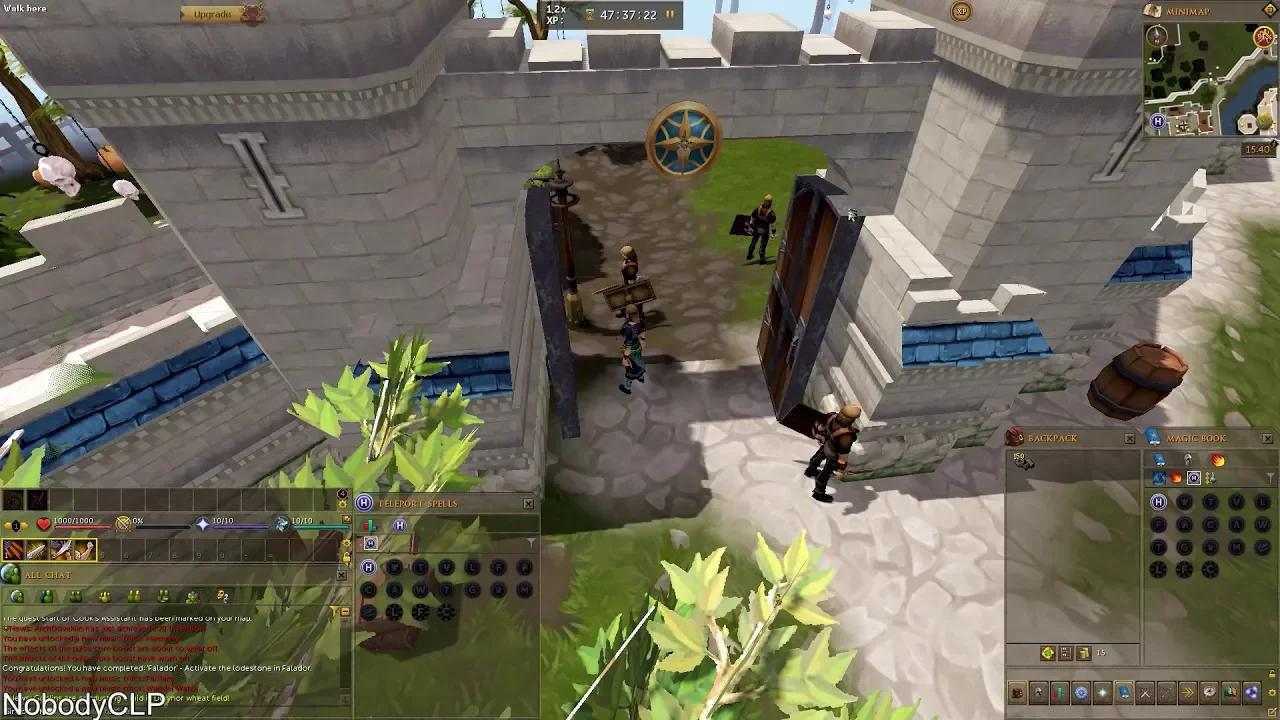Collapse the chat window with the minus button

[x=344, y=612]
